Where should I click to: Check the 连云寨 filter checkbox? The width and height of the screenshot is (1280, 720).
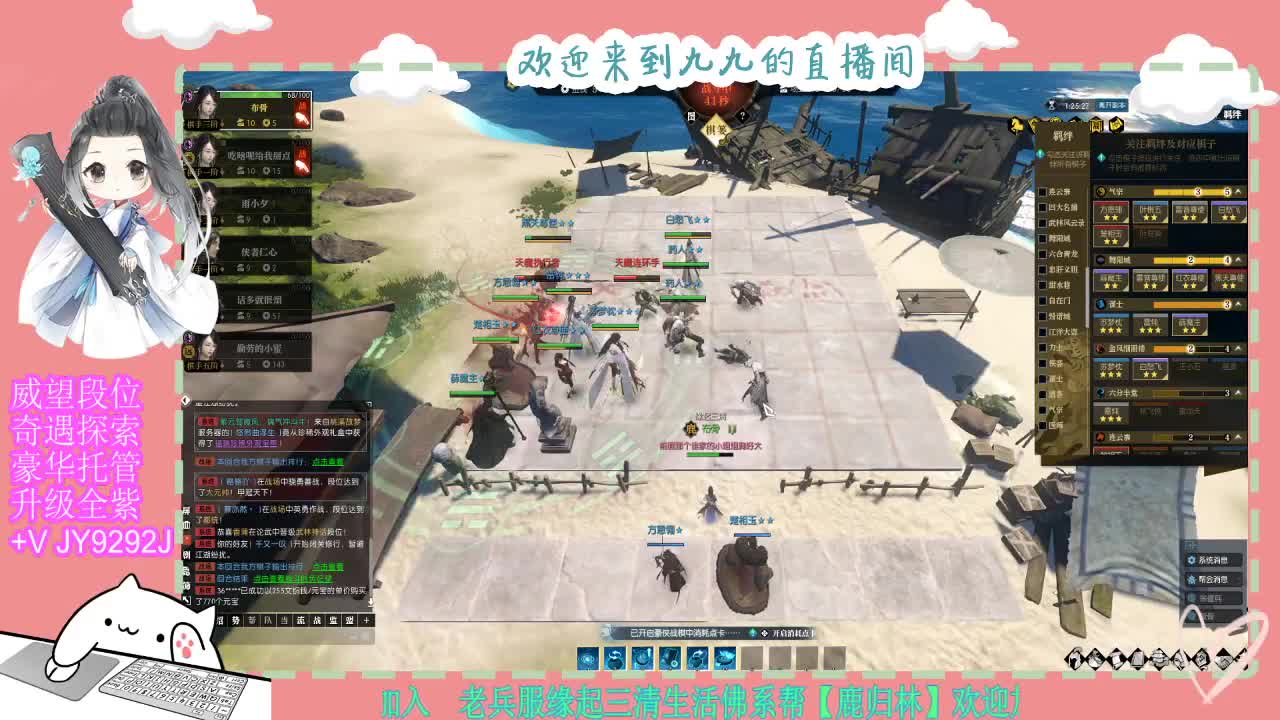pos(1044,190)
